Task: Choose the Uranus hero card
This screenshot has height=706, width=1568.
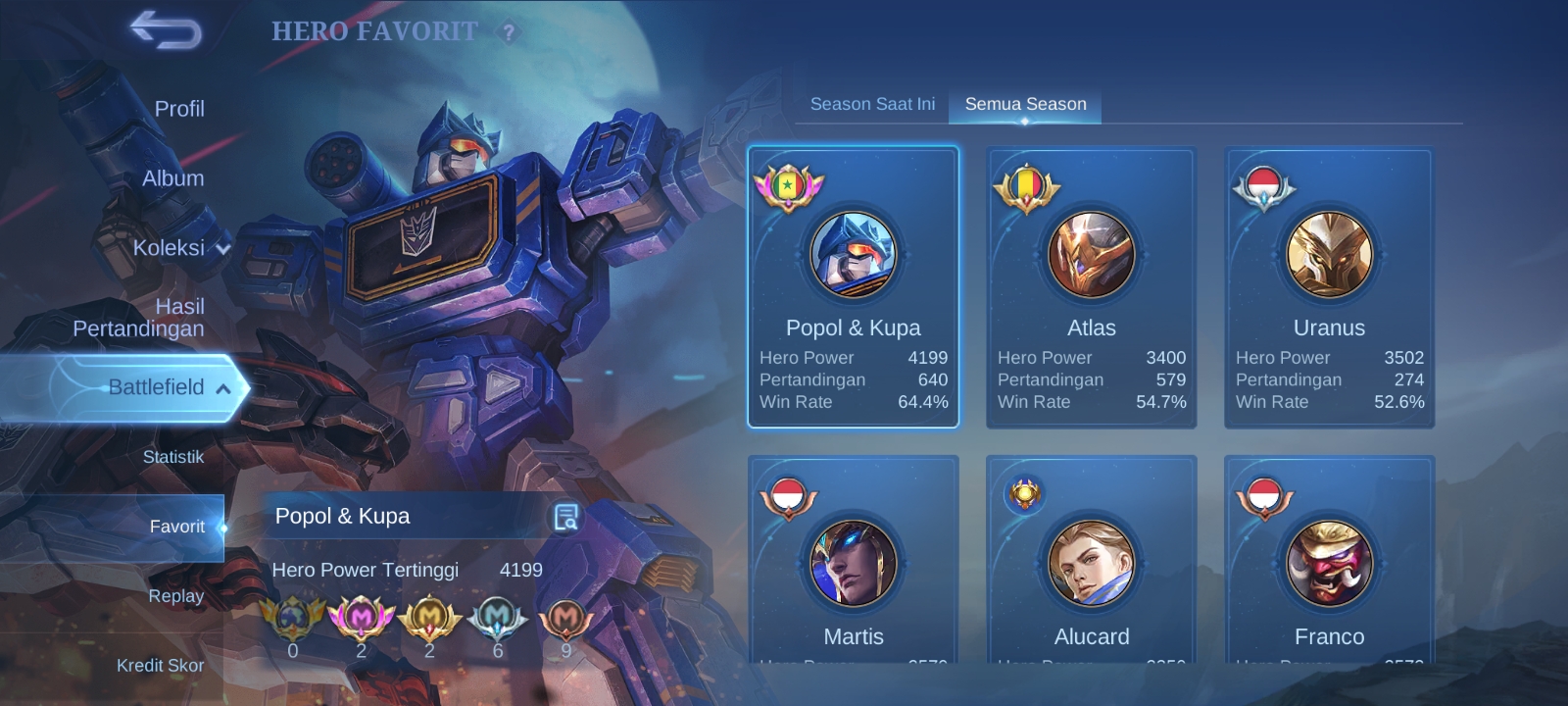Action: click(x=1329, y=287)
